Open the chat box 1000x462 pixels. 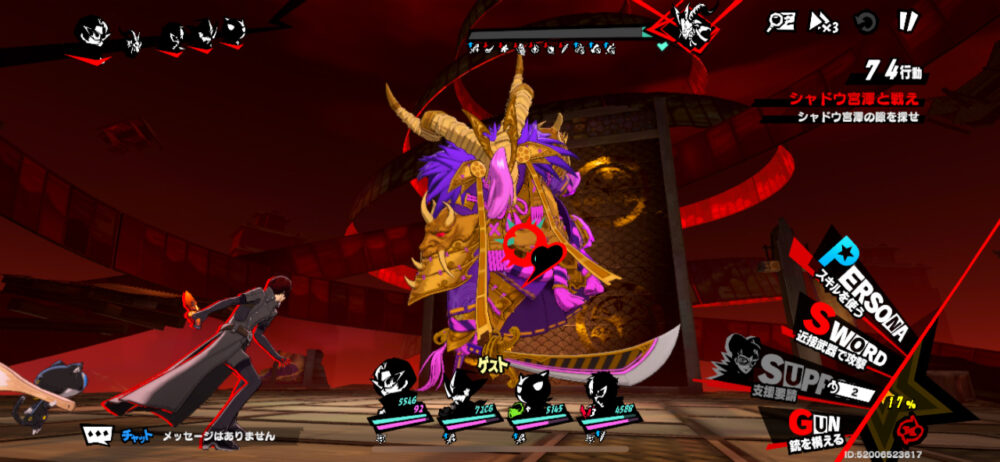tap(98, 436)
